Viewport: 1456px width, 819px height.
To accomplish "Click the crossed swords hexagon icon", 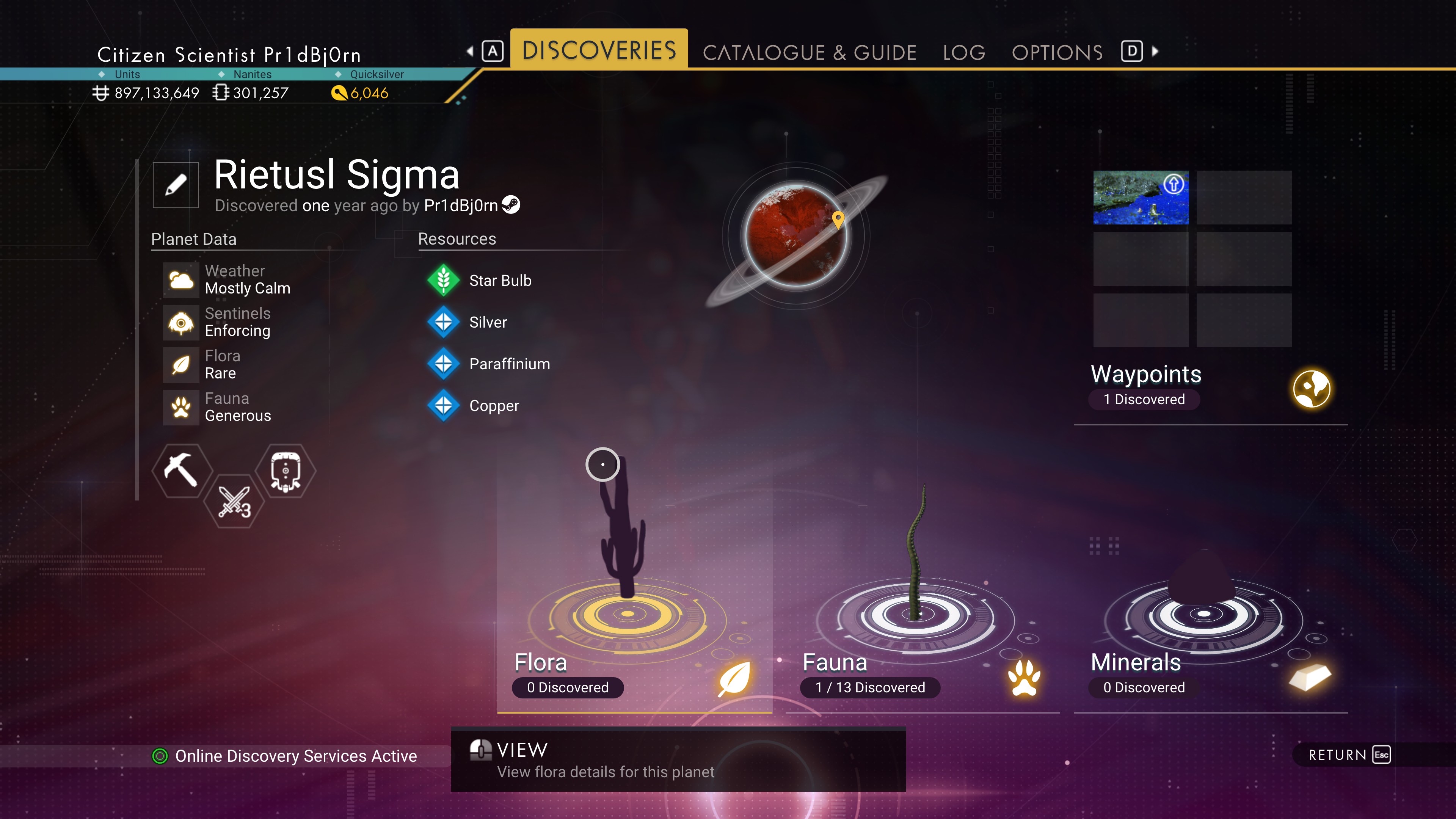I will point(234,501).
